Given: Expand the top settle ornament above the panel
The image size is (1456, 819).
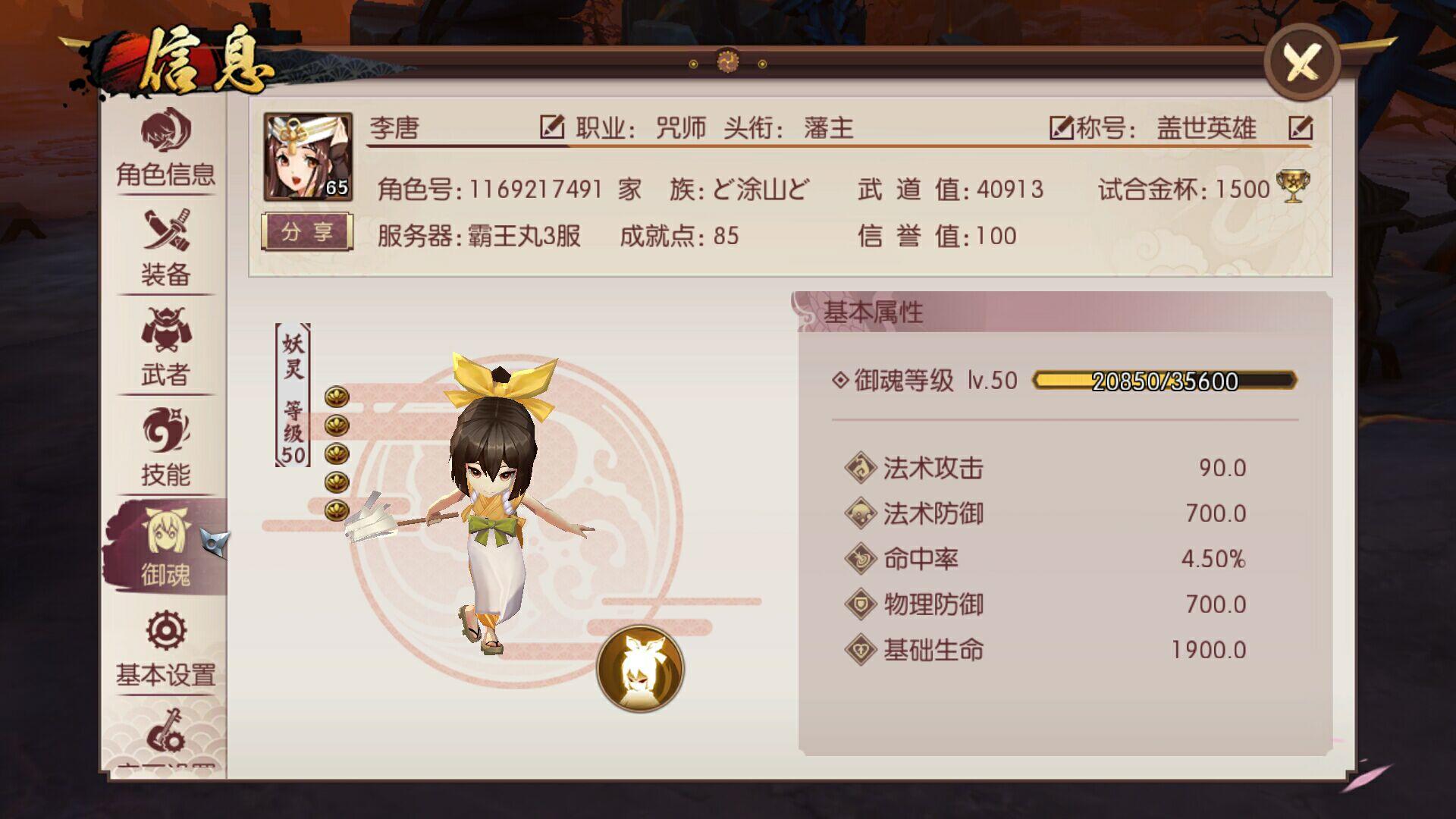Looking at the screenshot, I should click(728, 59).
